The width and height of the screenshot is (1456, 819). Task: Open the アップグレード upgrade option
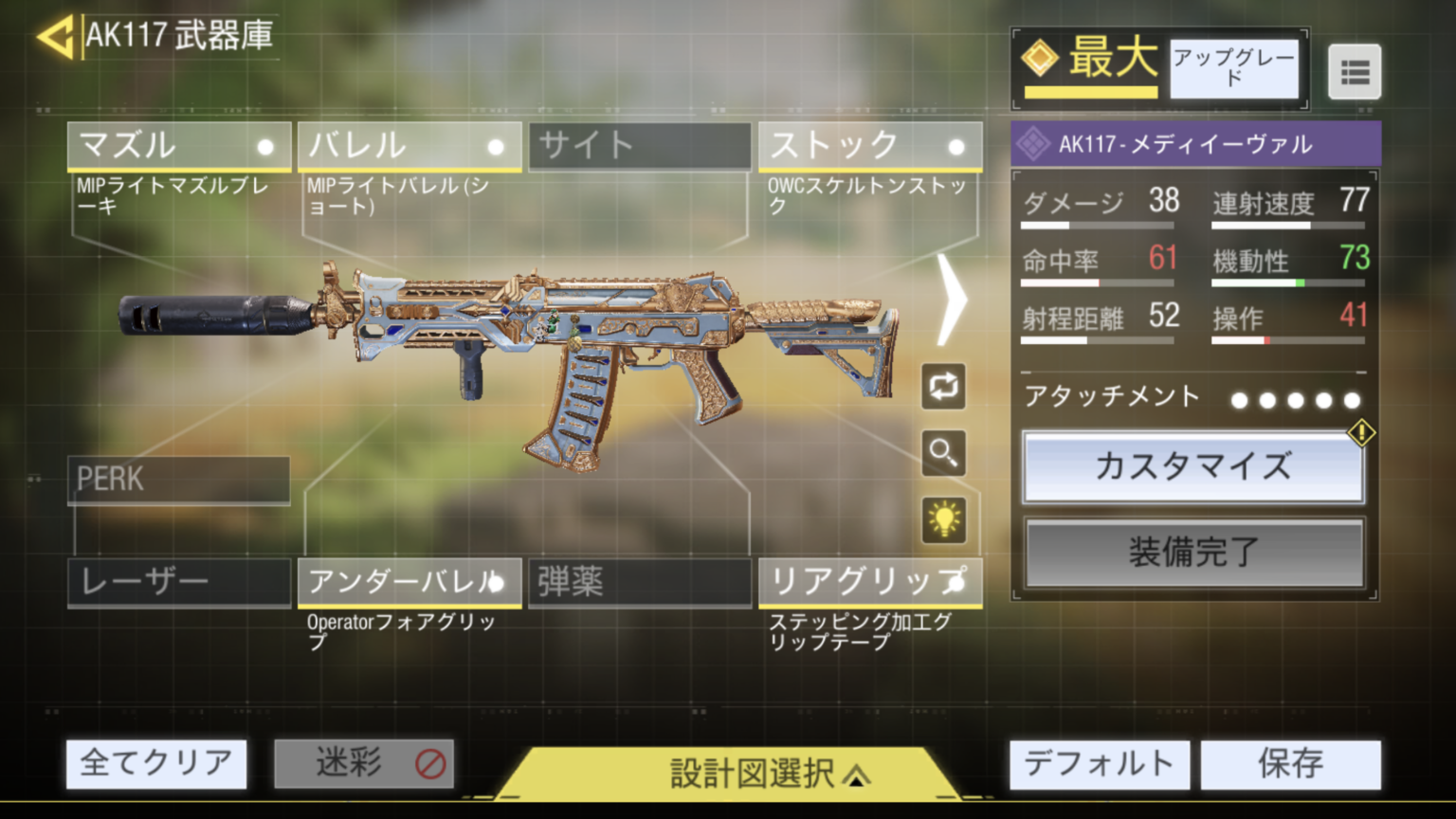tap(1234, 69)
